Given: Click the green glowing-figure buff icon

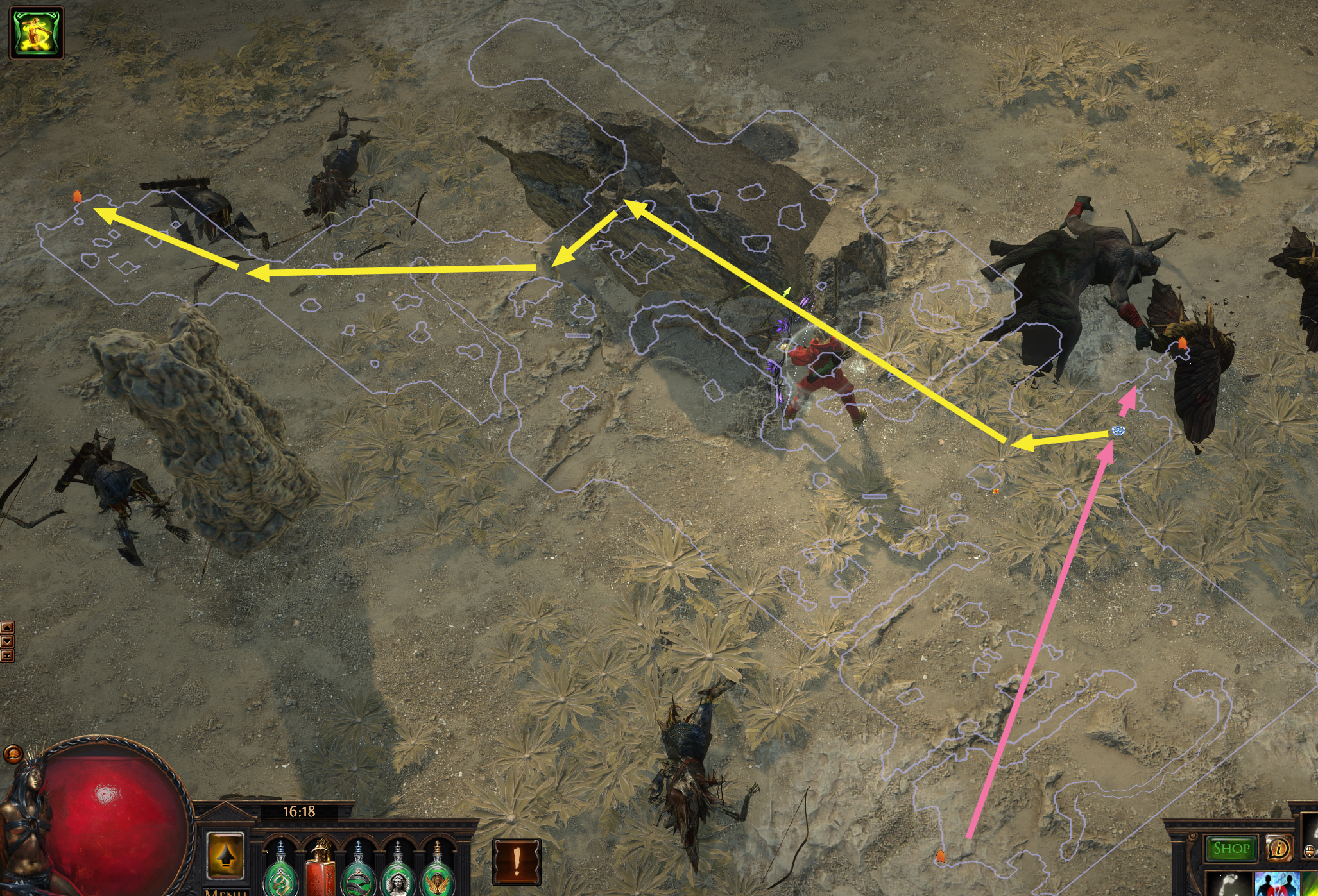Looking at the screenshot, I should pyautogui.click(x=37, y=33).
